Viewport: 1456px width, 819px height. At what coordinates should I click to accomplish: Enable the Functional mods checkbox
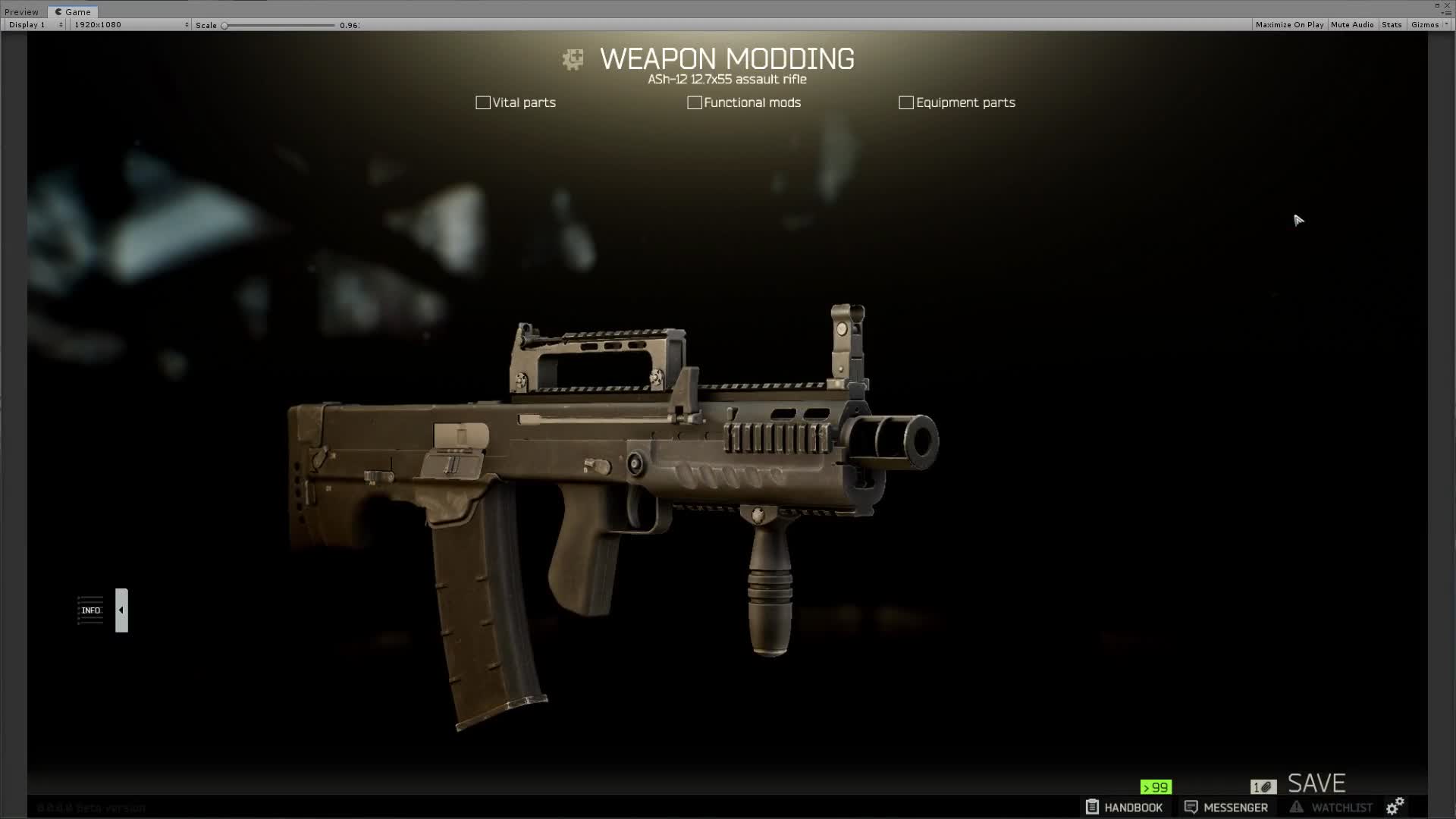point(695,102)
